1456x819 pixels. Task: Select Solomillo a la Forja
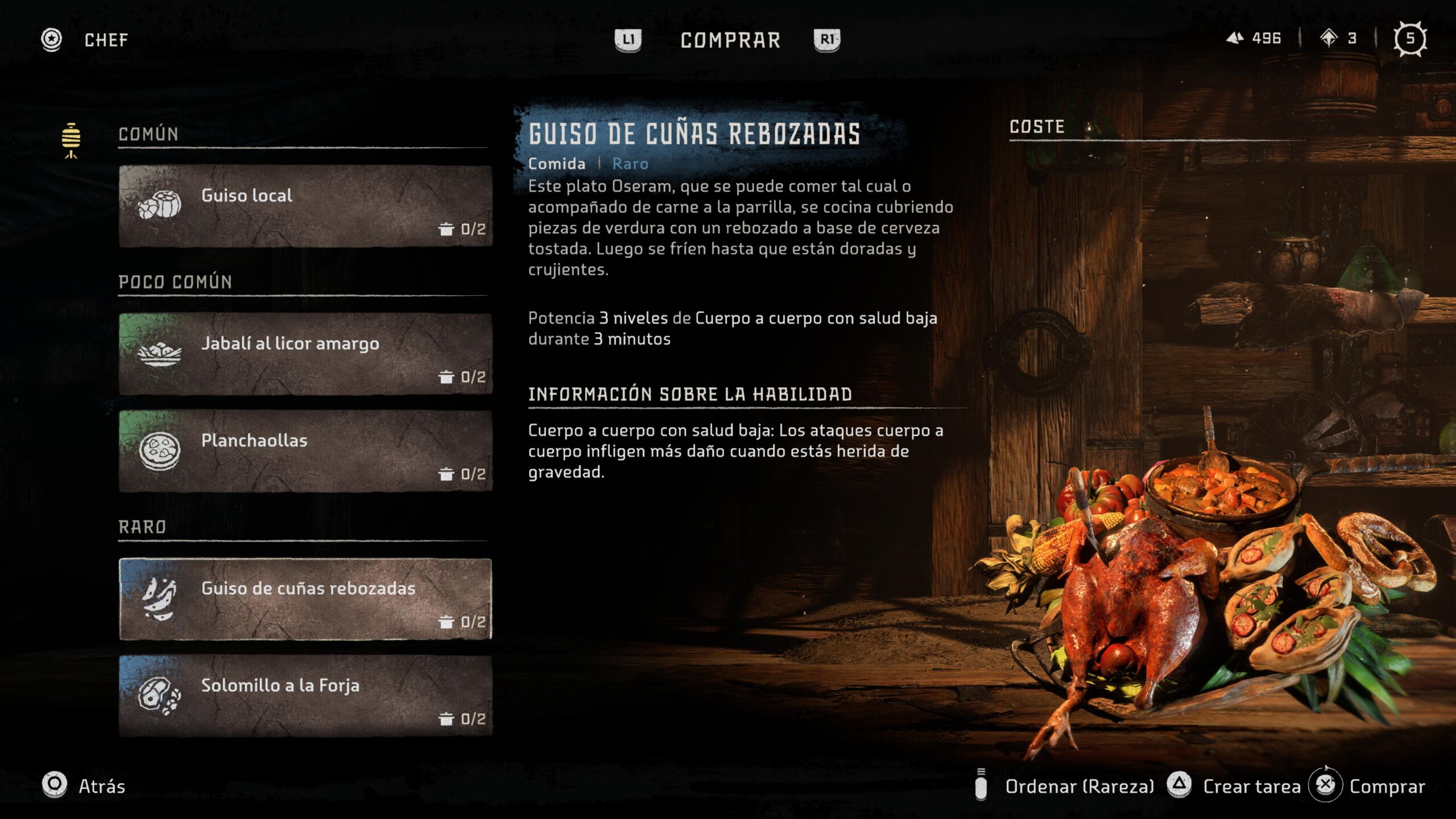coord(305,696)
